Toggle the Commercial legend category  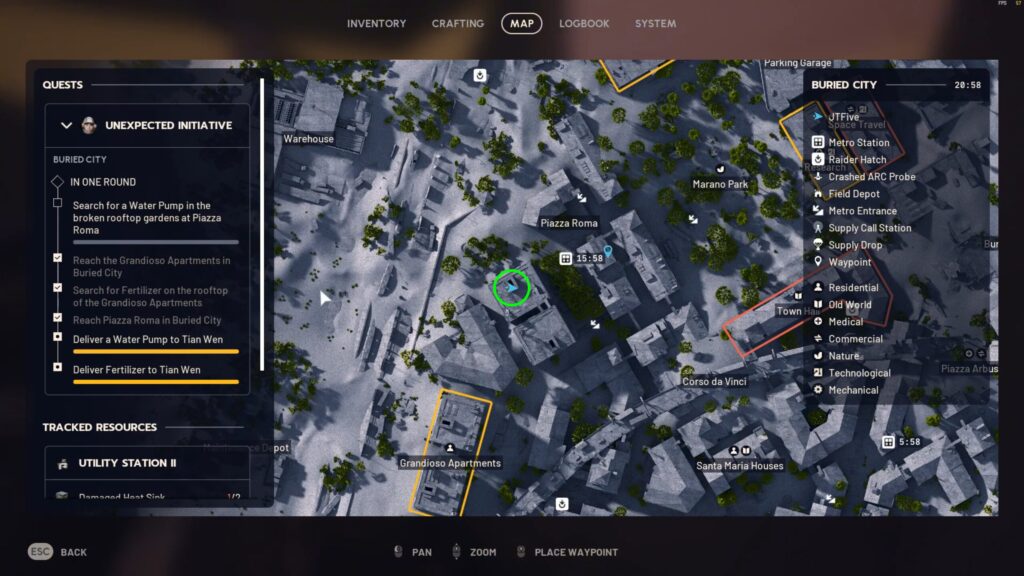coord(855,339)
